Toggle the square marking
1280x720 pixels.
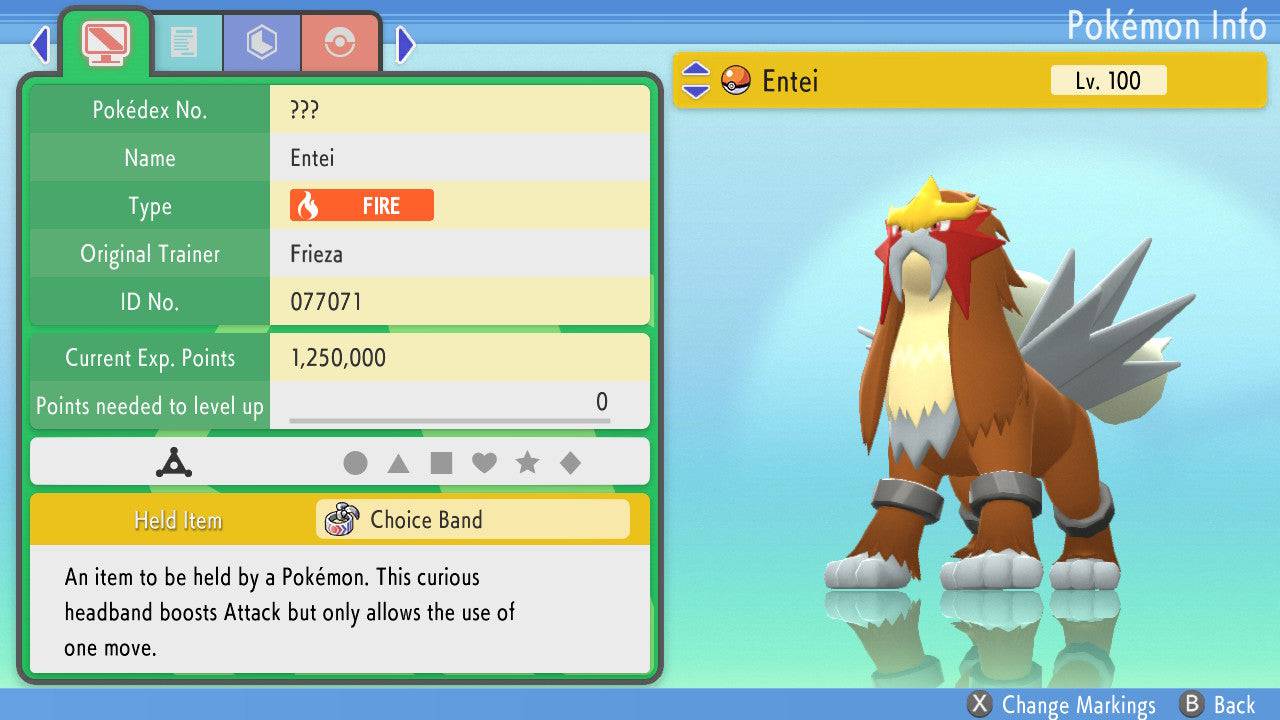click(x=441, y=463)
